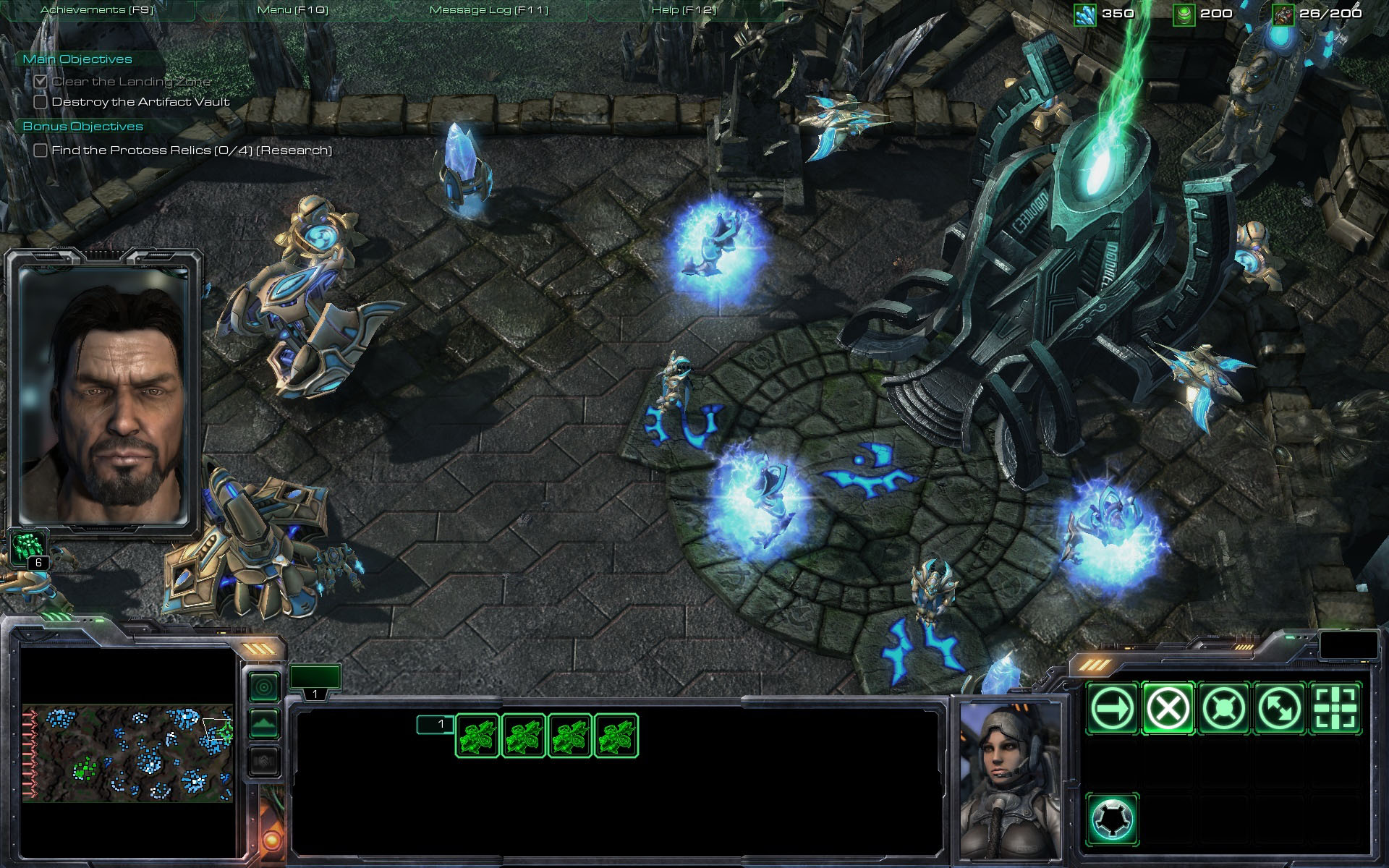This screenshot has width=1389, height=868.
Task: Choose the Hold Position command
Action: coord(1223,708)
